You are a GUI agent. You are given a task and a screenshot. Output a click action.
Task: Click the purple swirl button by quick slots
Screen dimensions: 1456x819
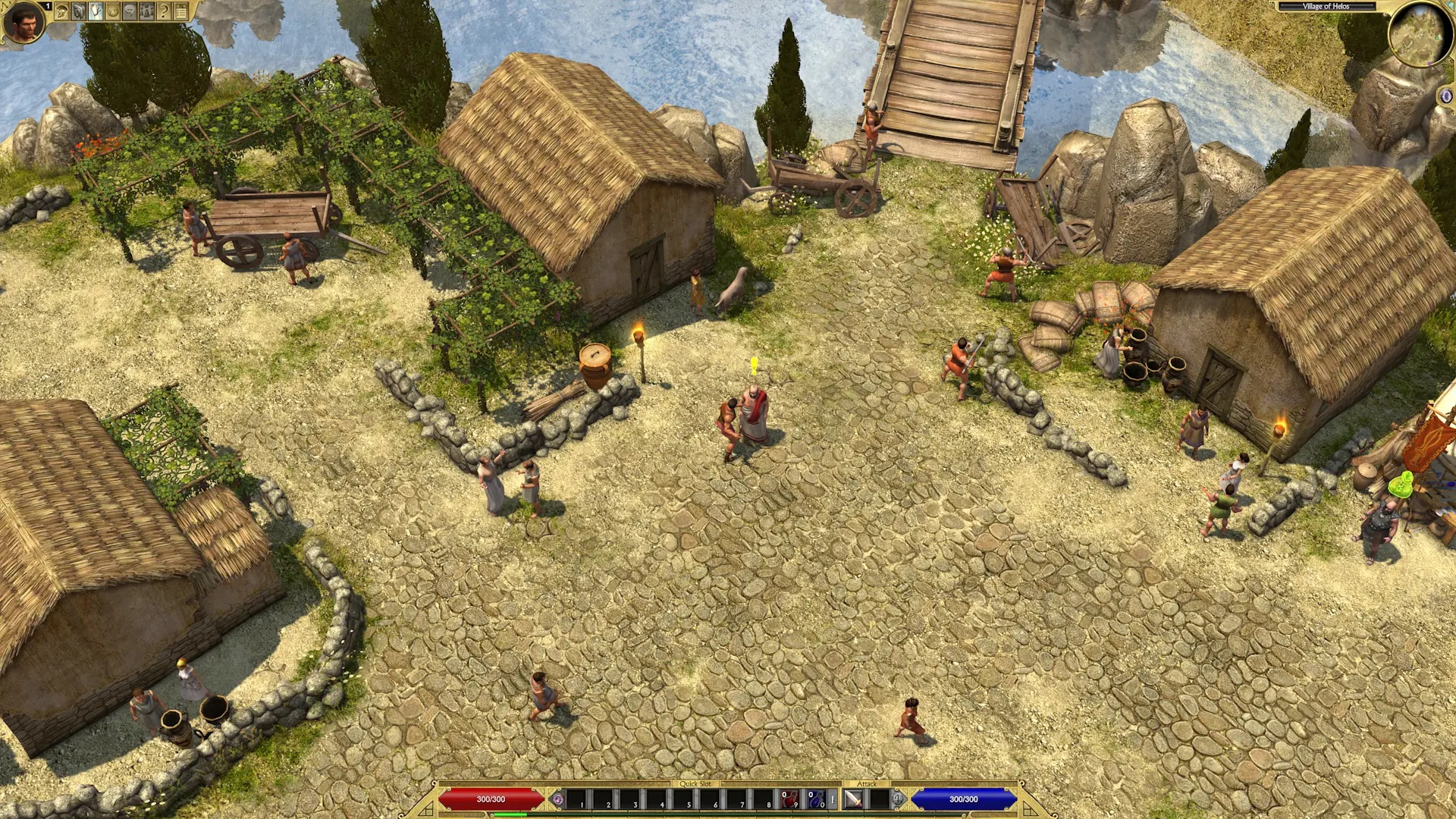(558, 799)
